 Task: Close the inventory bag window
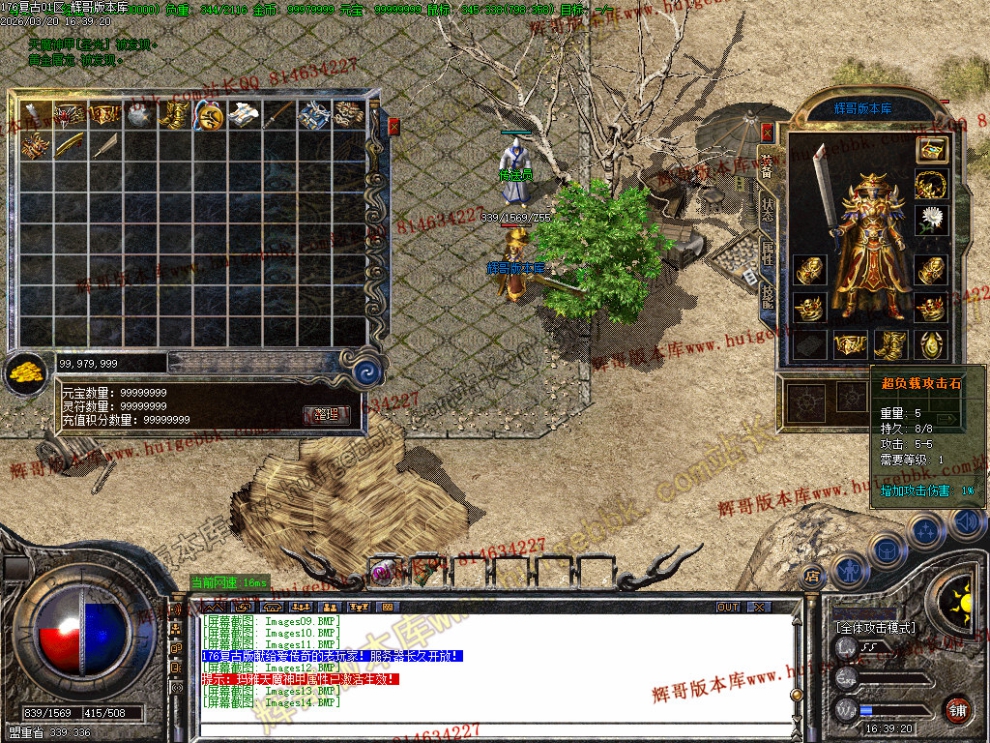[393, 126]
